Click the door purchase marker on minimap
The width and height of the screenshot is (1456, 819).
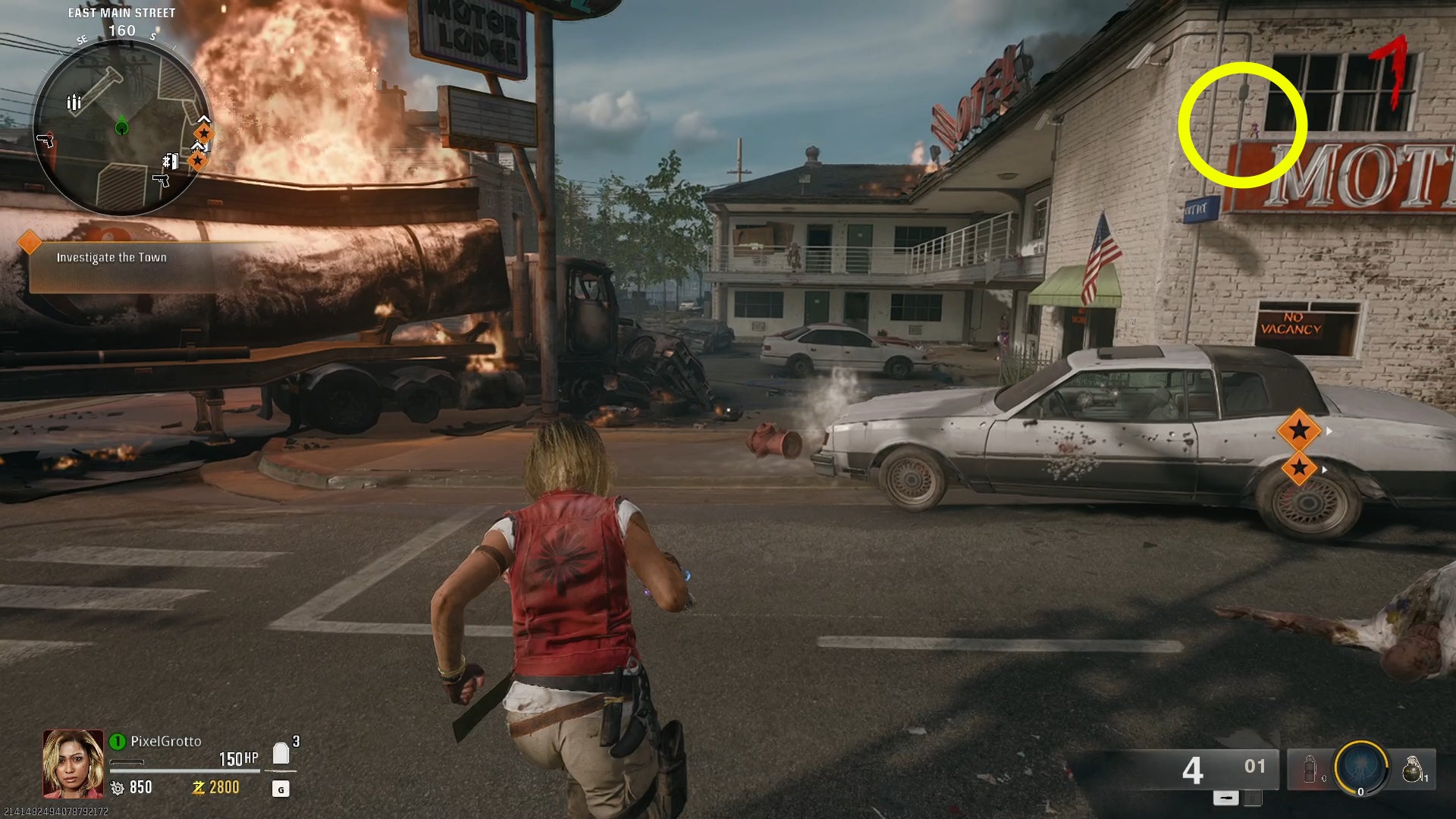[x=171, y=161]
